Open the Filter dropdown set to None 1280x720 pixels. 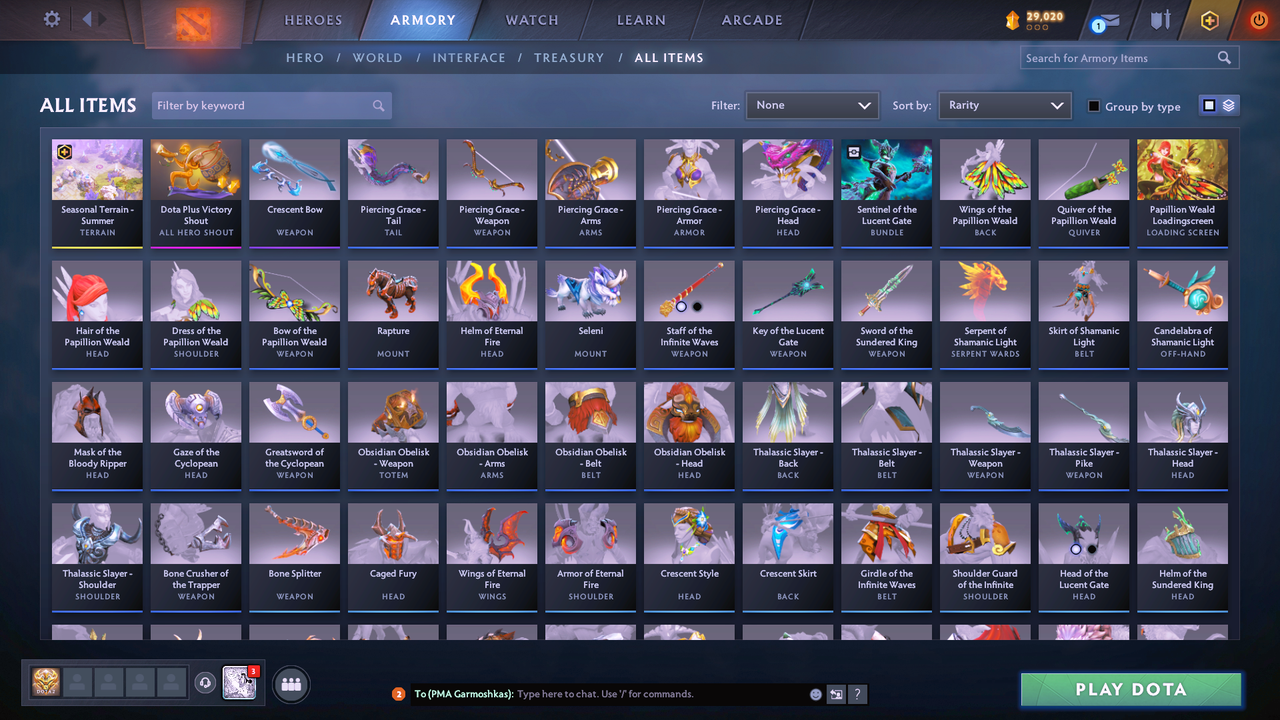click(x=811, y=105)
